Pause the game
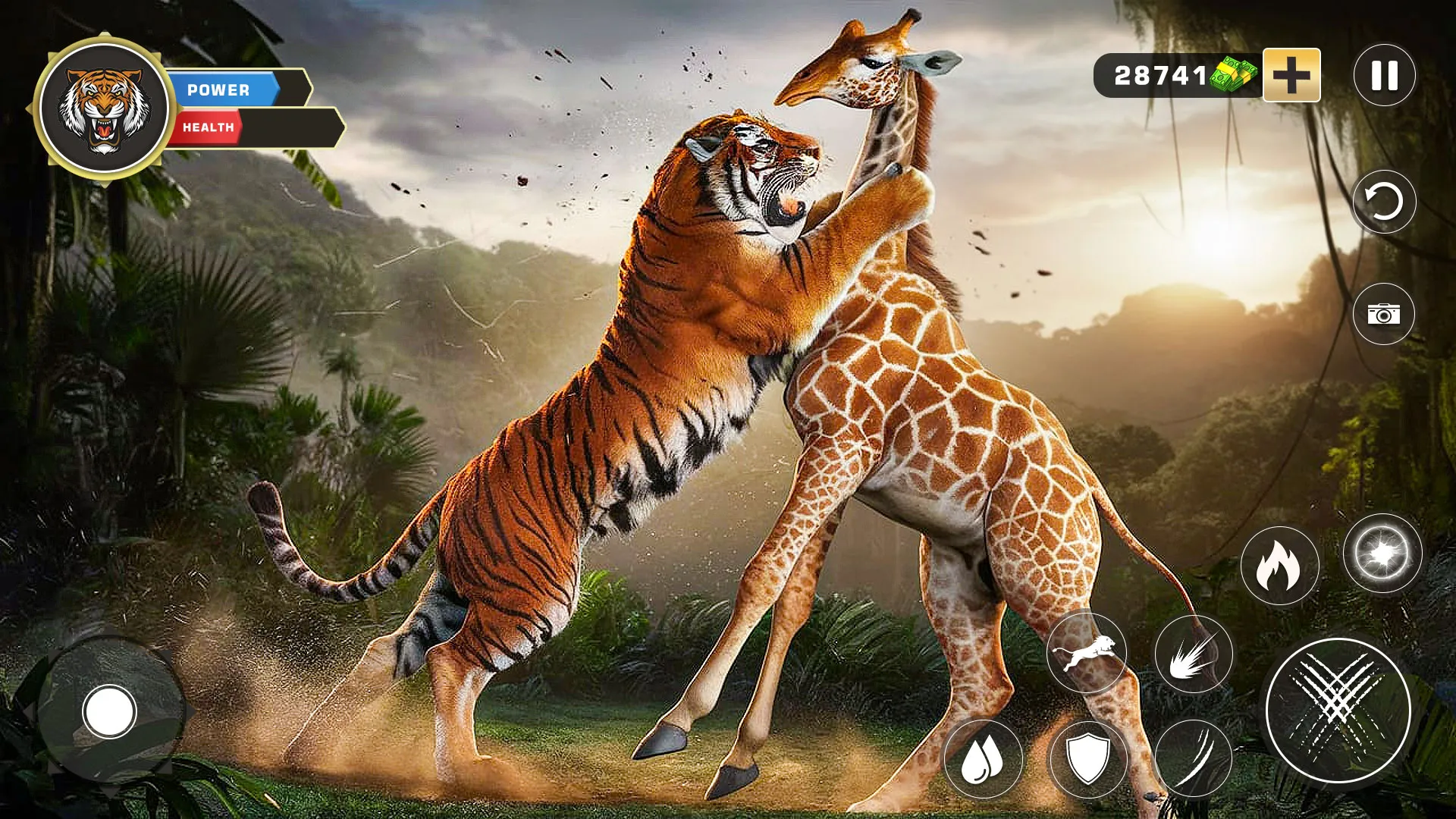Viewport: 1456px width, 819px height. coord(1384,74)
